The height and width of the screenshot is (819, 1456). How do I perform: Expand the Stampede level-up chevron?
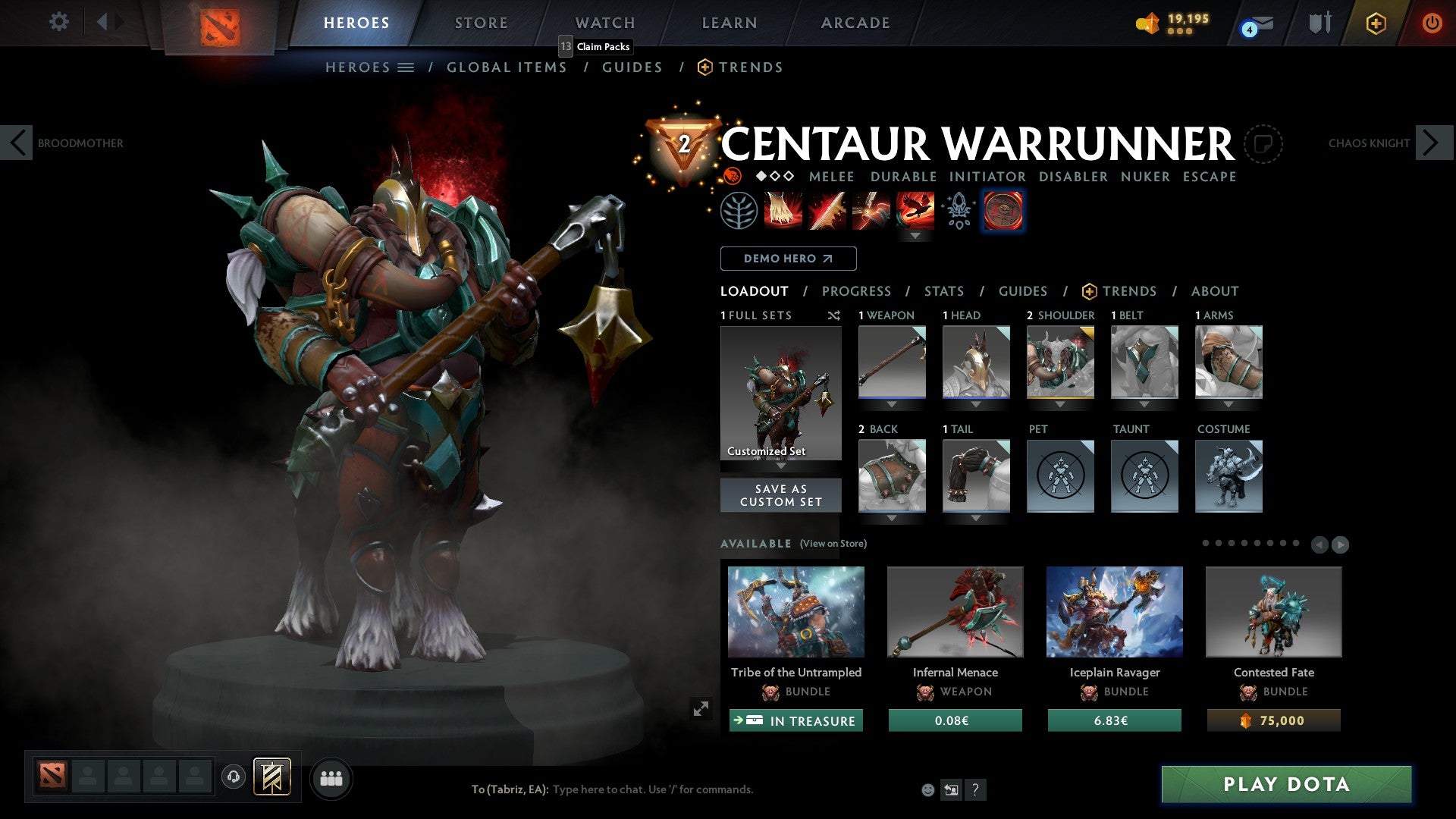(916, 236)
